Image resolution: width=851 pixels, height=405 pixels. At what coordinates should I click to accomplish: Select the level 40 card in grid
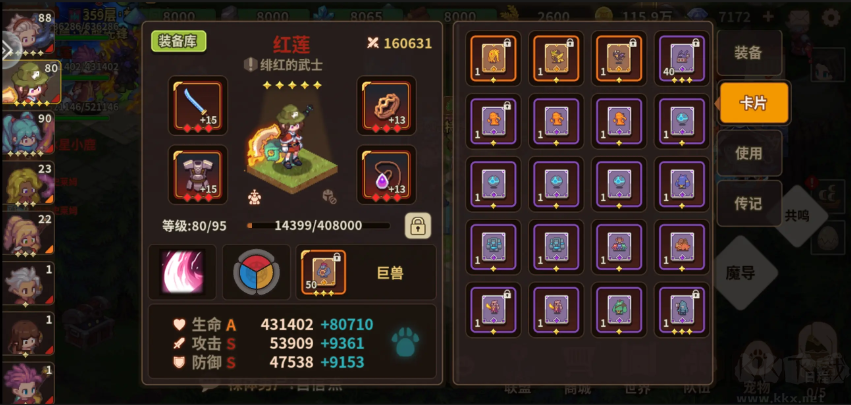tap(680, 56)
